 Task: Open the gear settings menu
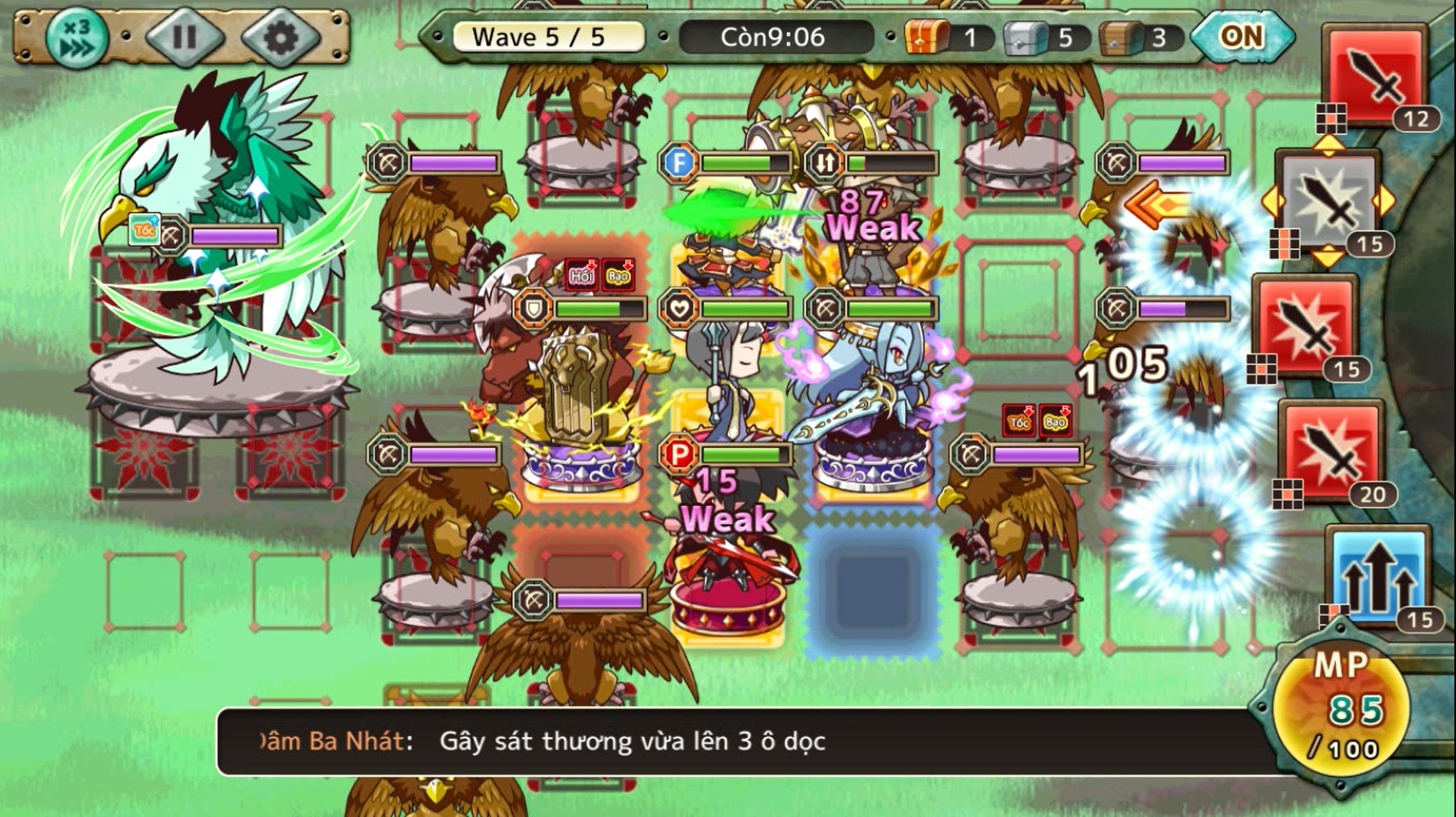281,37
